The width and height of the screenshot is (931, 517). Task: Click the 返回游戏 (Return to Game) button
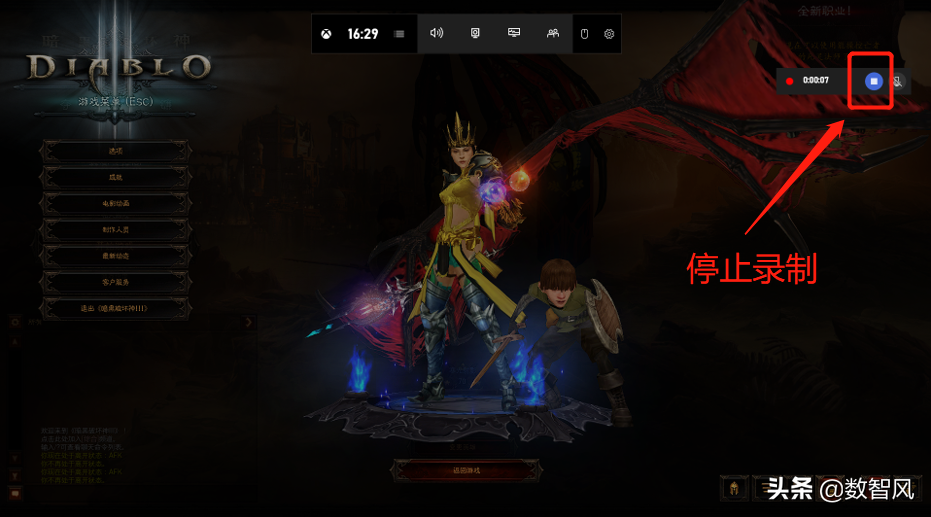[466, 470]
